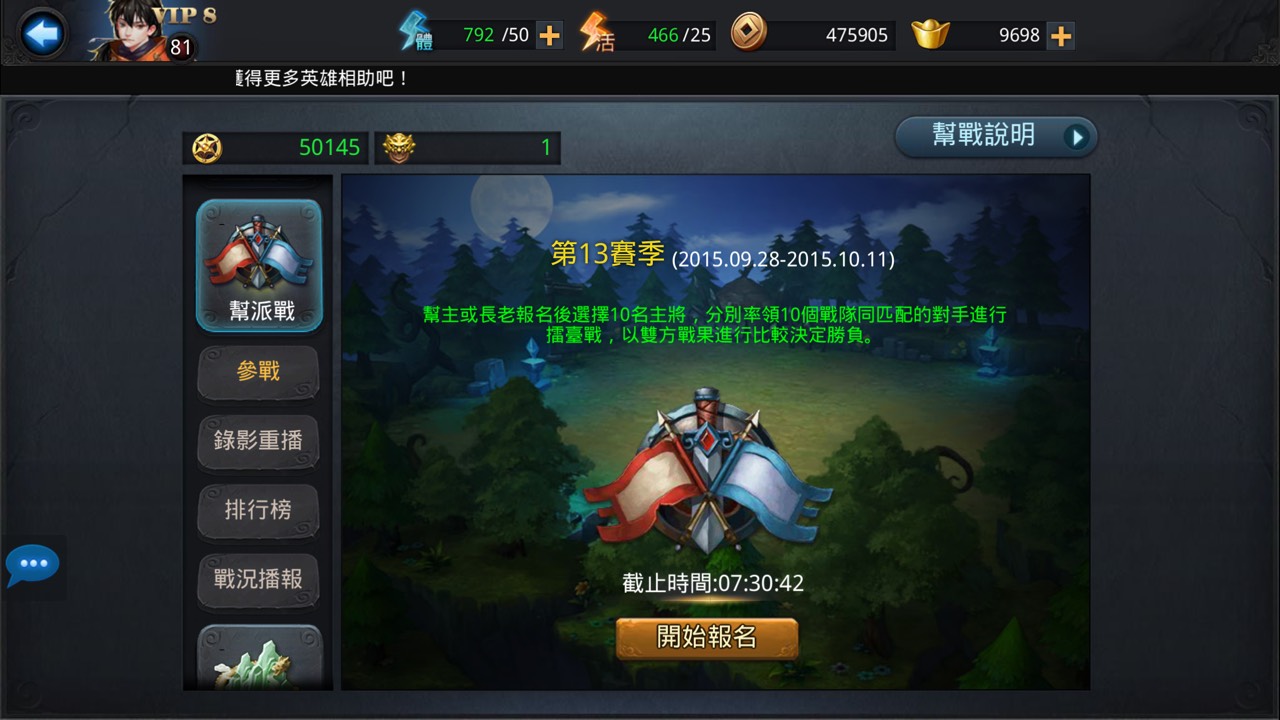Switch to the 參戰 tab
The image size is (1280, 720).
click(258, 371)
